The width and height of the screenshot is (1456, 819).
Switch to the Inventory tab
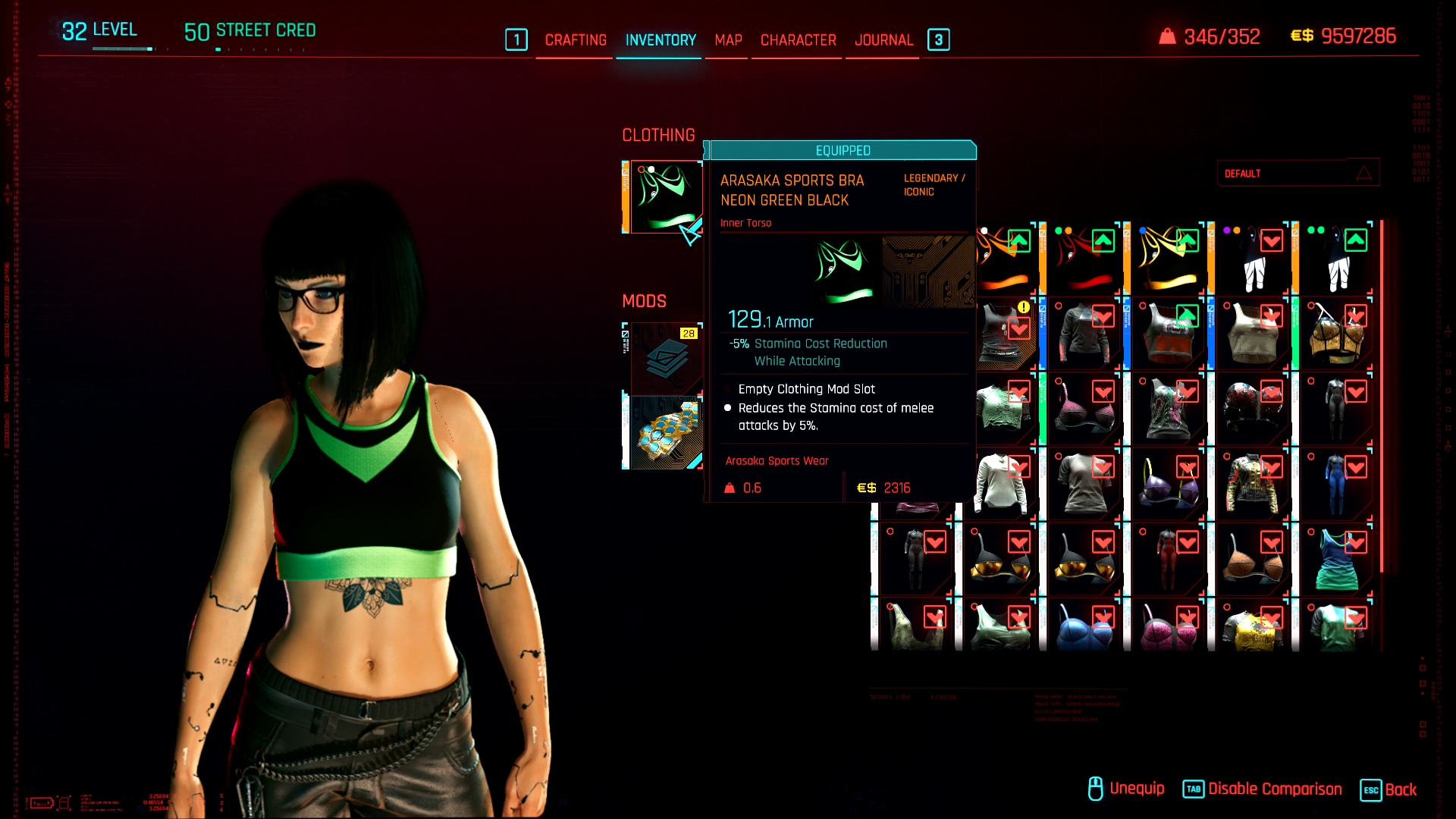click(x=661, y=40)
